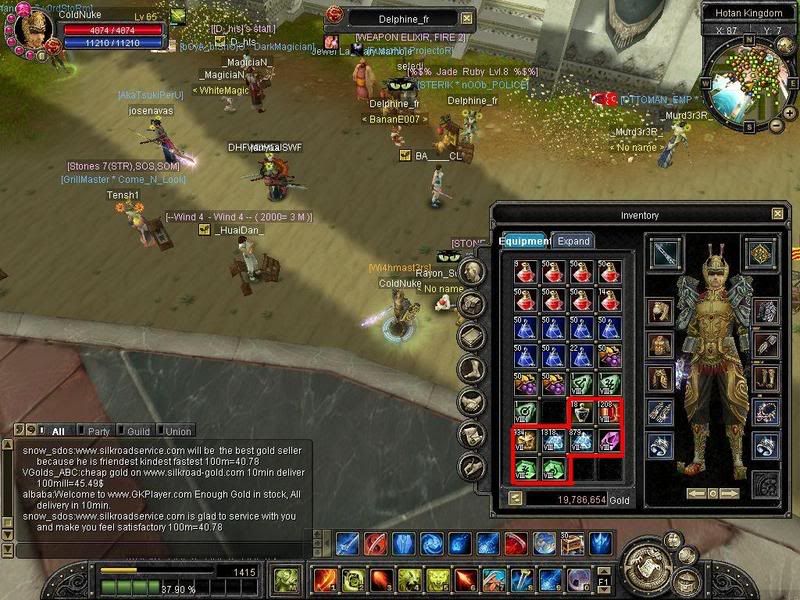Activate the skill in hotbar slot 1
This screenshot has width=800, height=600.
click(x=325, y=581)
